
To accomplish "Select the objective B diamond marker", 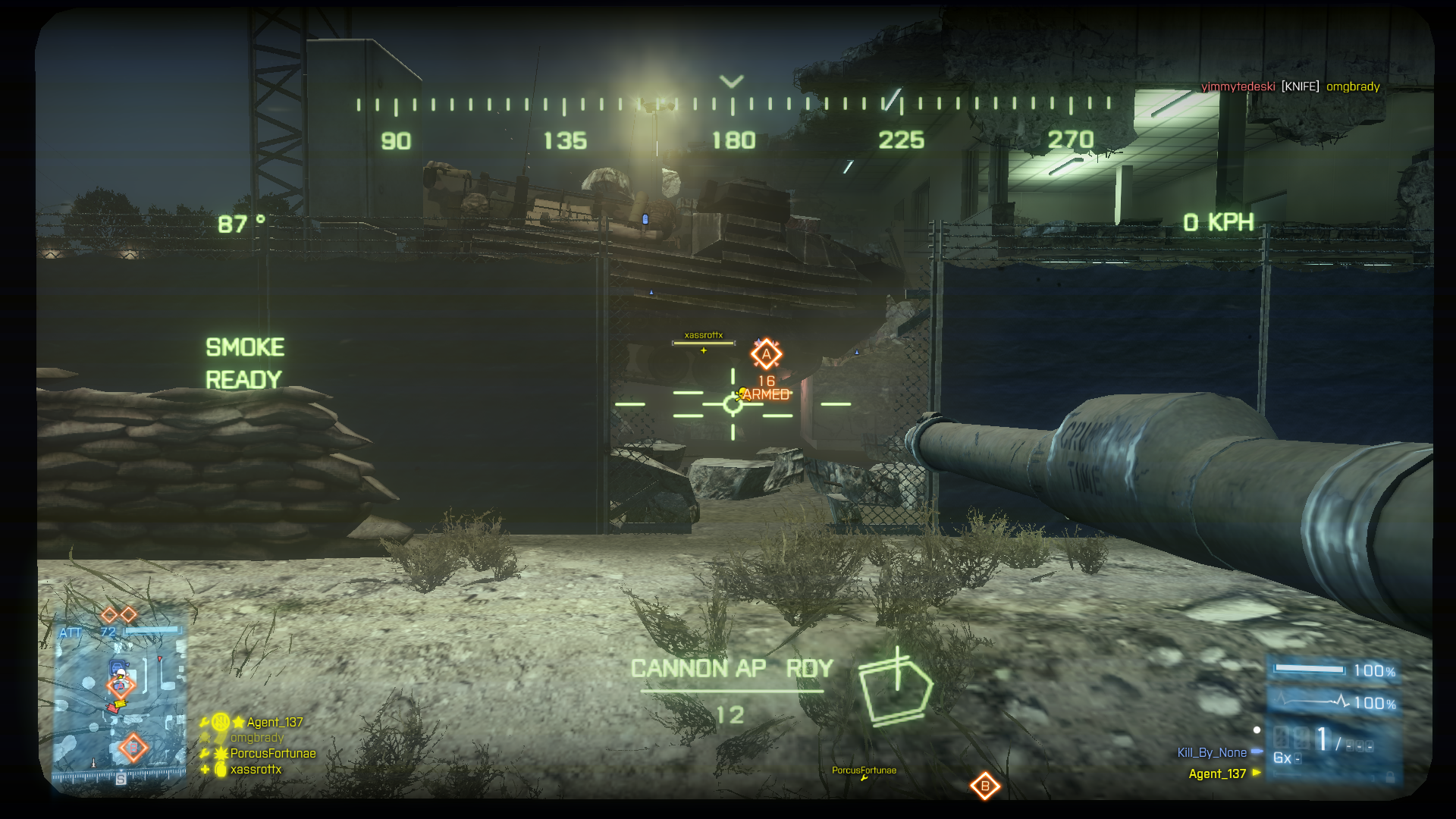I will point(984,786).
